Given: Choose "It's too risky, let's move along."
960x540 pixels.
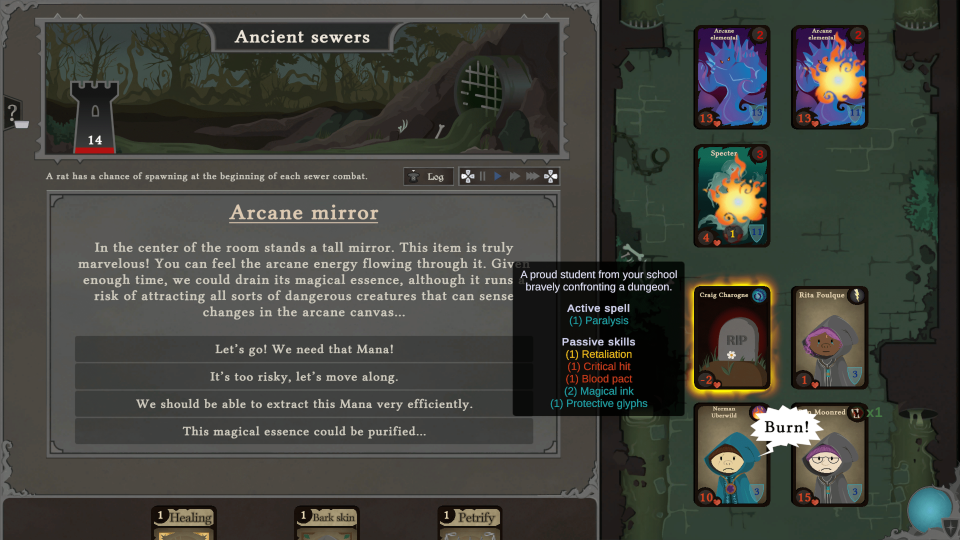Looking at the screenshot, I should point(304,377).
